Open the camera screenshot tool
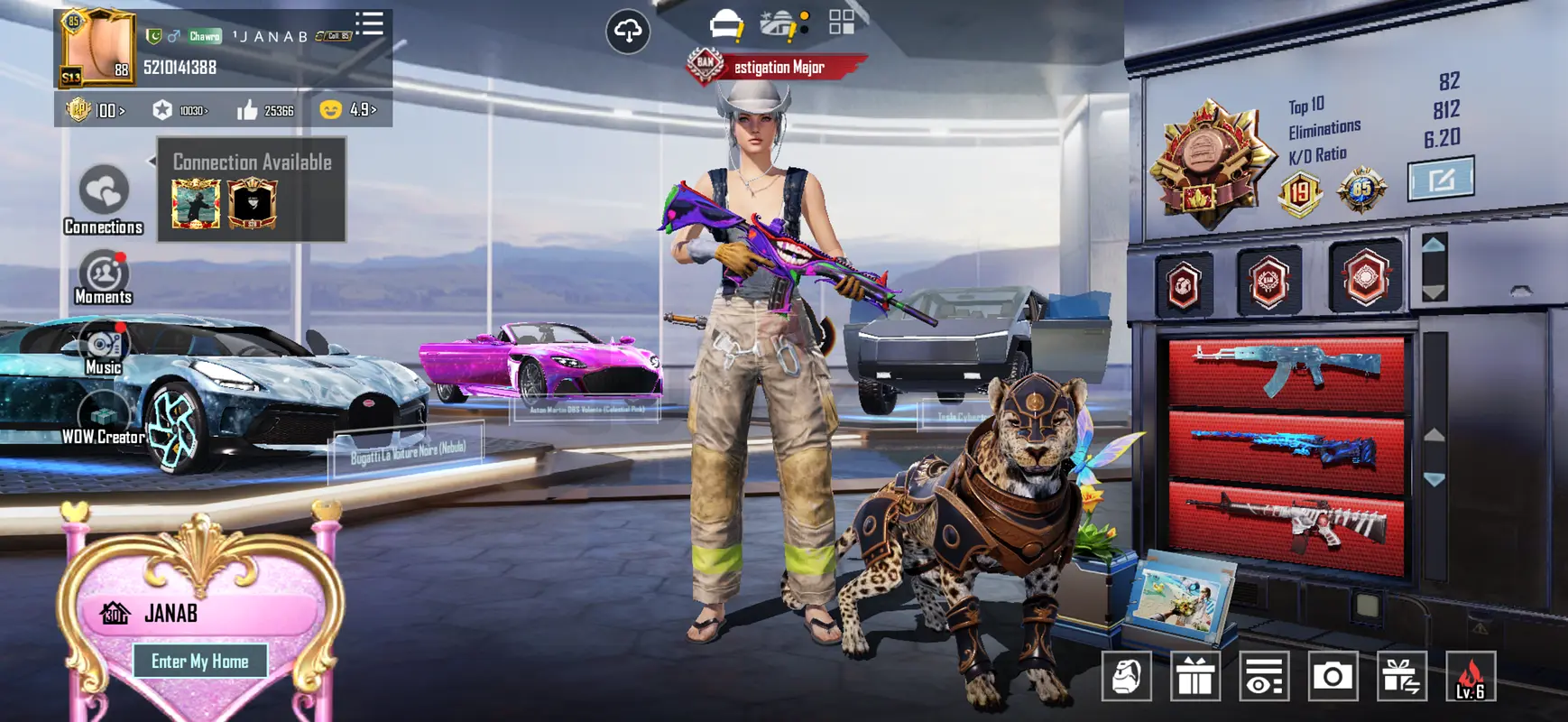 (x=1333, y=676)
